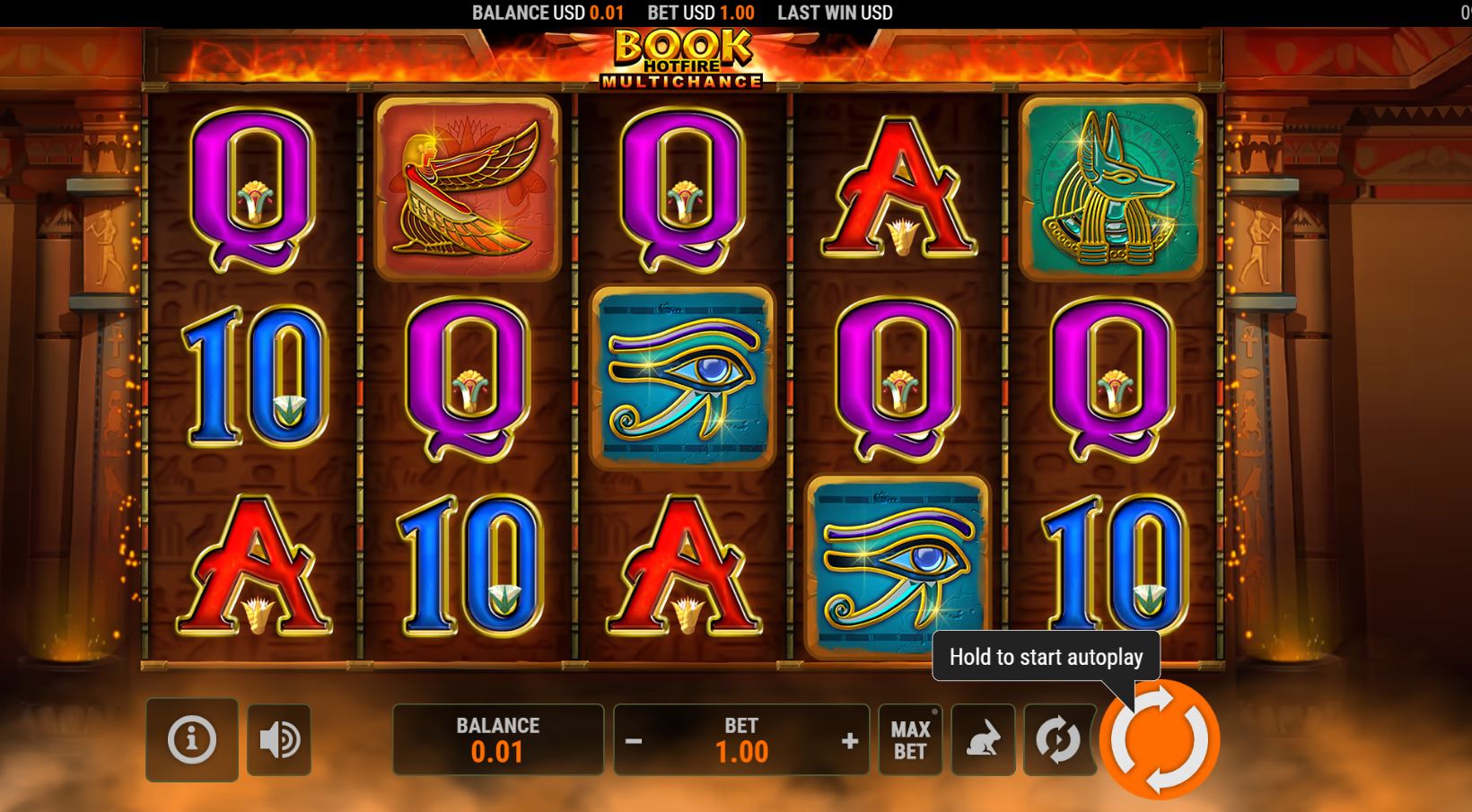
Task: Enable turbo spins via the rabbit icon
Action: click(984, 739)
